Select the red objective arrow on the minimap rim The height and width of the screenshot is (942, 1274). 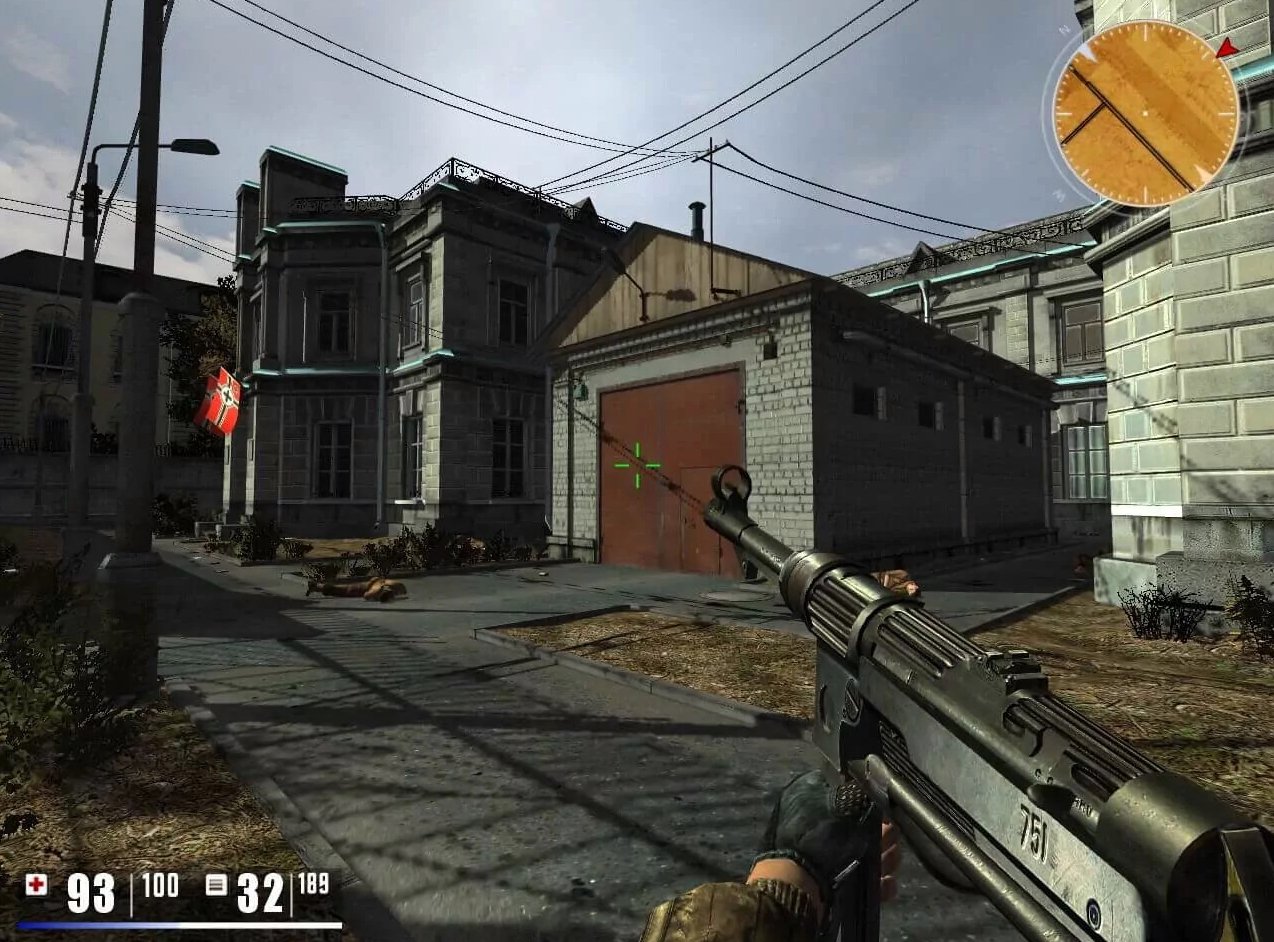(x=1226, y=47)
